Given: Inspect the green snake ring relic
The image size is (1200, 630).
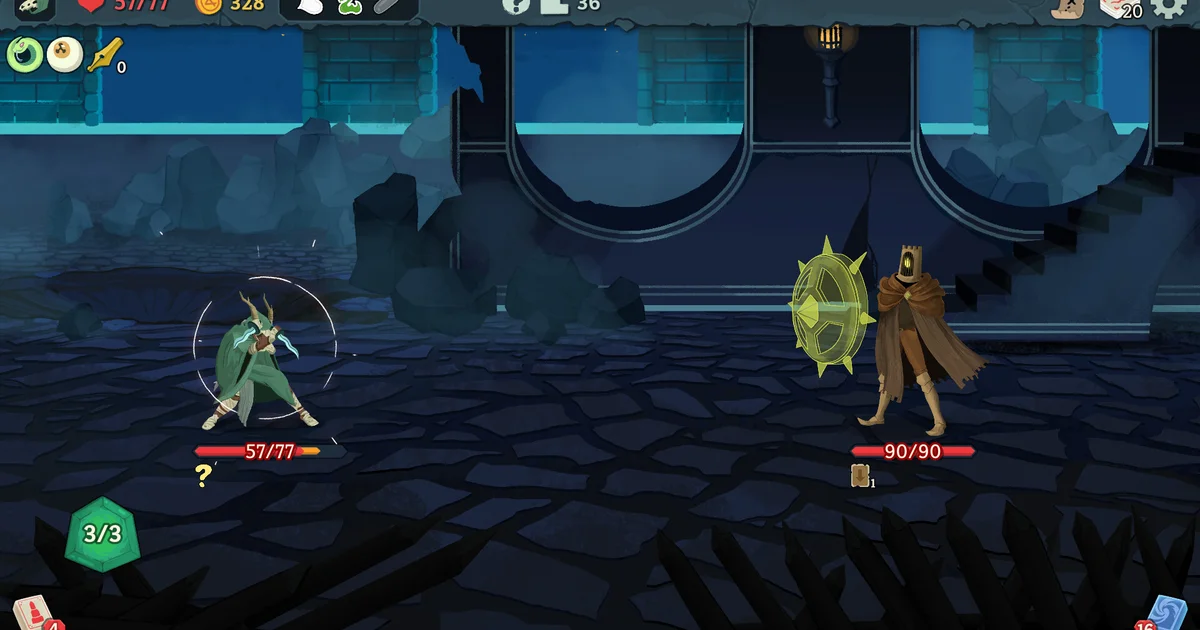Looking at the screenshot, I should (x=23, y=54).
